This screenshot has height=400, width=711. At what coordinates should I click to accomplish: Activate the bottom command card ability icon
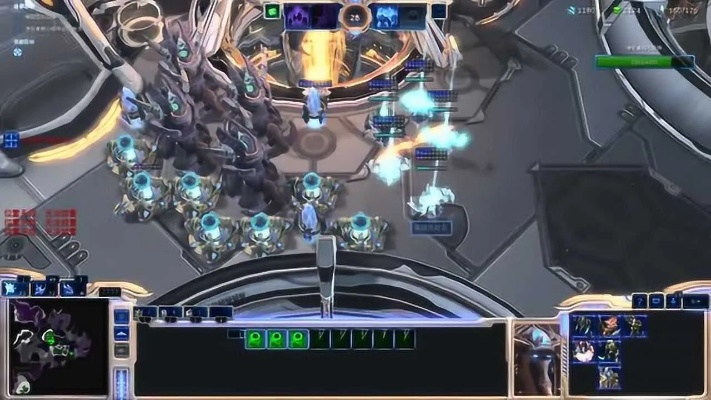click(609, 377)
